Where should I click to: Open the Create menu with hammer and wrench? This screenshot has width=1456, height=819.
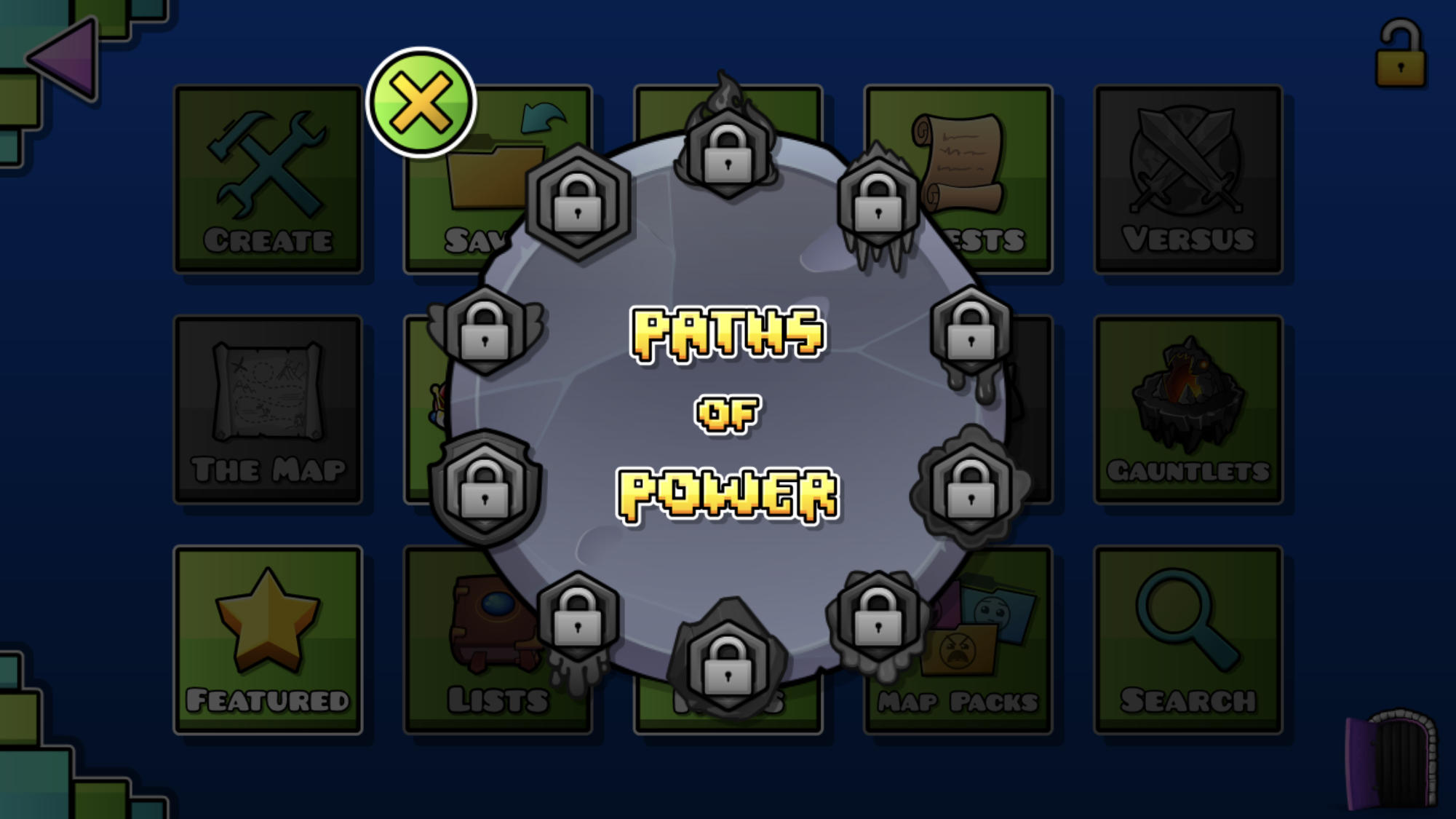click(269, 178)
